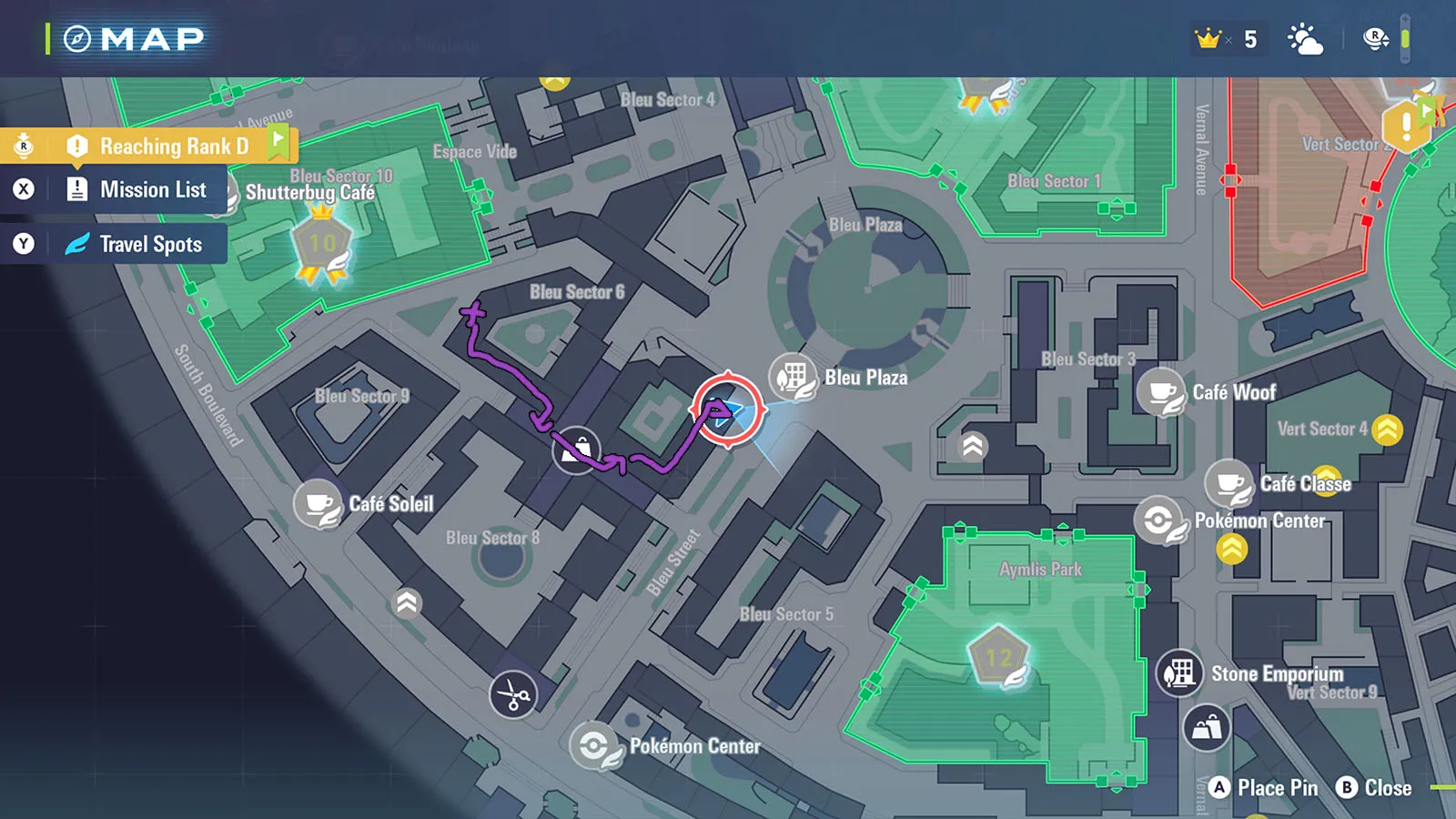Screen dimensions: 1456x819
Task: Select the Café Soleil map marker
Action: 318,504
